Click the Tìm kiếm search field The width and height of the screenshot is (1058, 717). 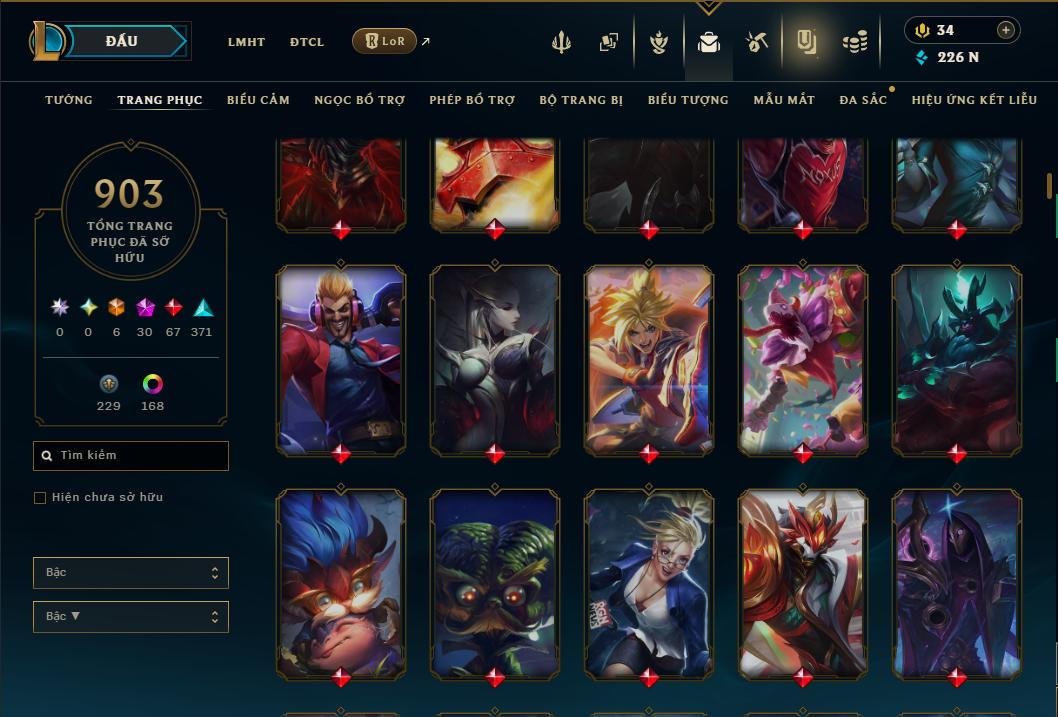[131, 456]
